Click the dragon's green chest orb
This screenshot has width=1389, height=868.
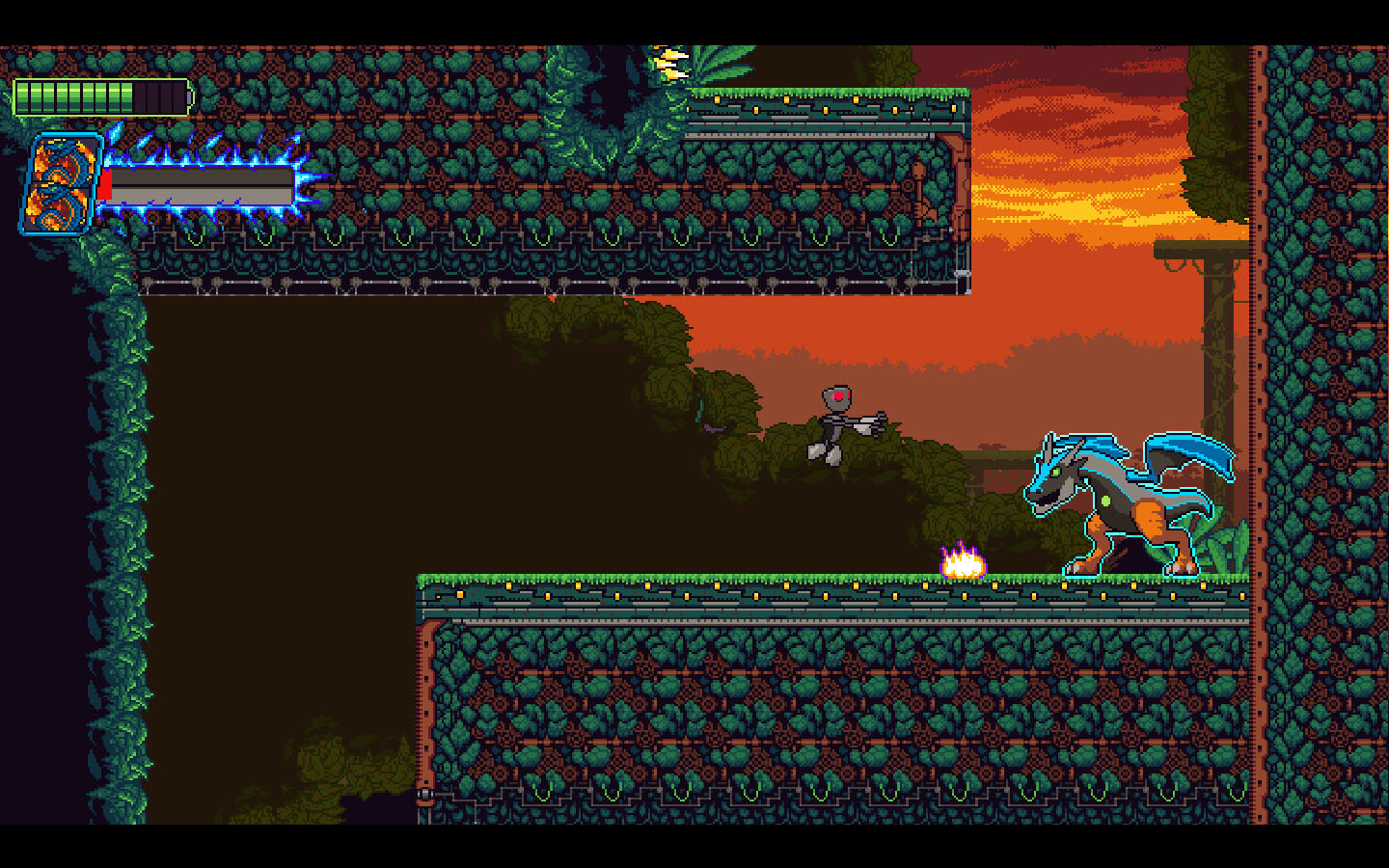click(1105, 501)
